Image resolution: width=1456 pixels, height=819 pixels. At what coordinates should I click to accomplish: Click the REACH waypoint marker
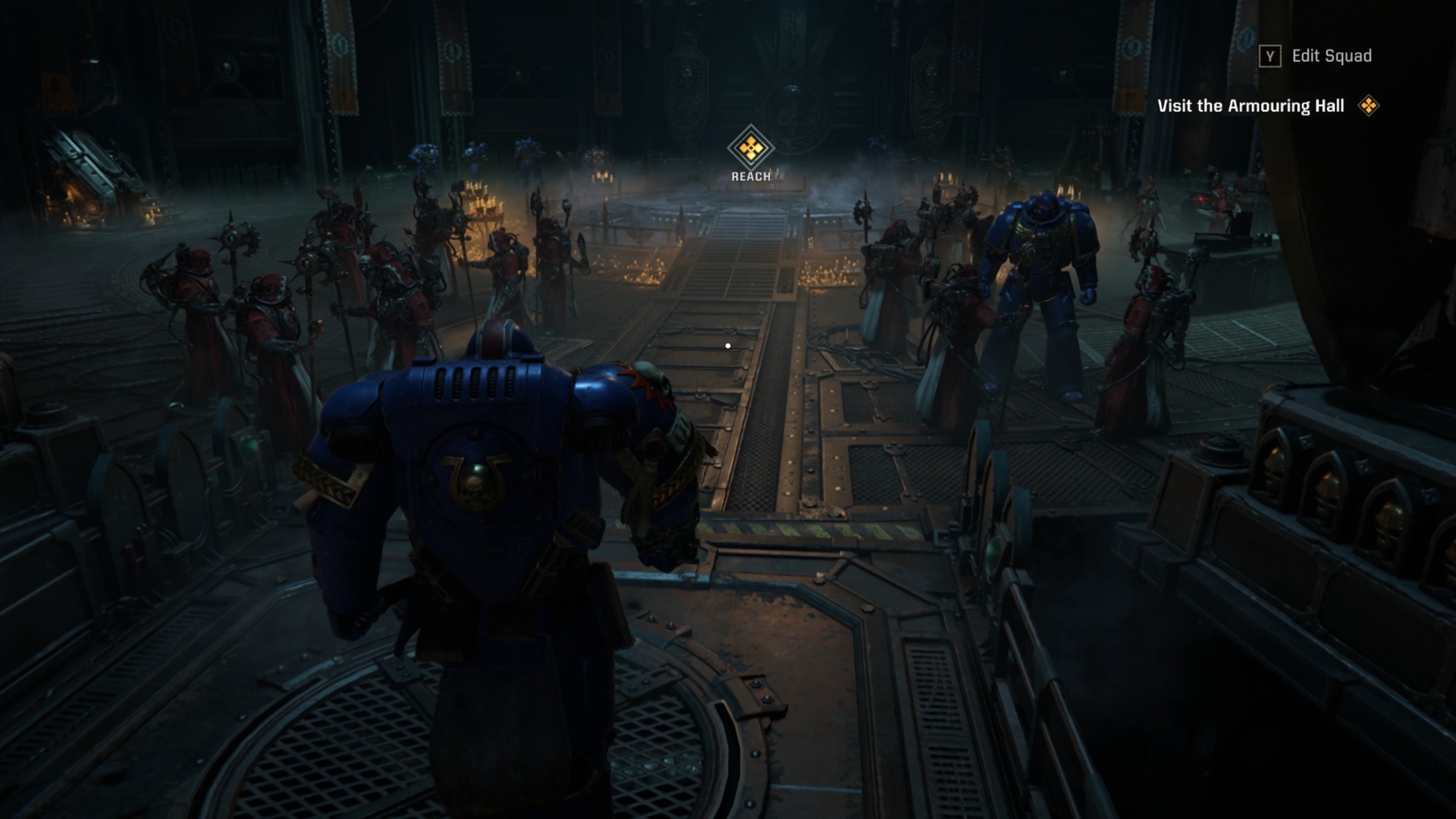click(750, 149)
